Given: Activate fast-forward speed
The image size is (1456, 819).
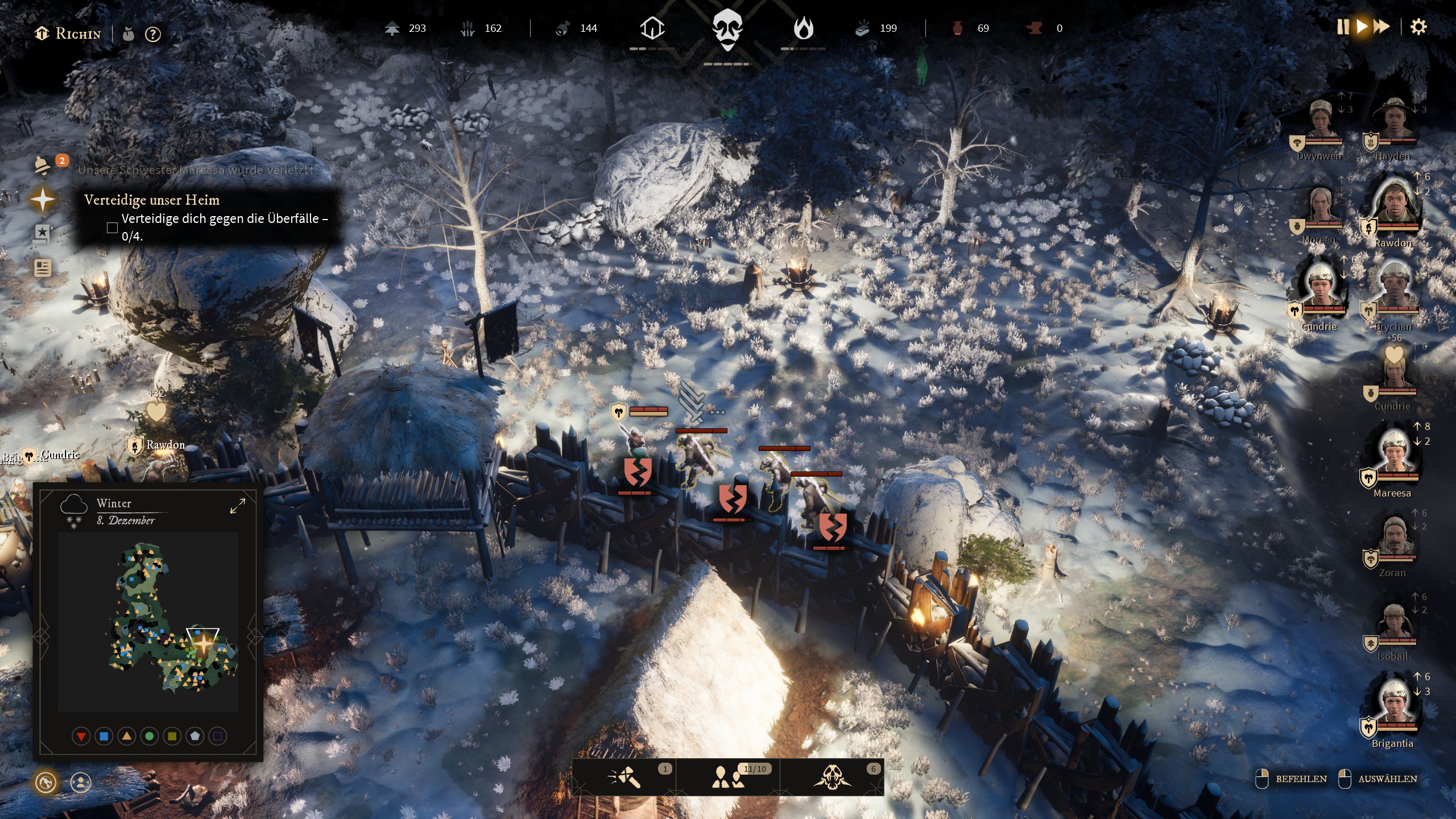Looking at the screenshot, I should 1381,27.
